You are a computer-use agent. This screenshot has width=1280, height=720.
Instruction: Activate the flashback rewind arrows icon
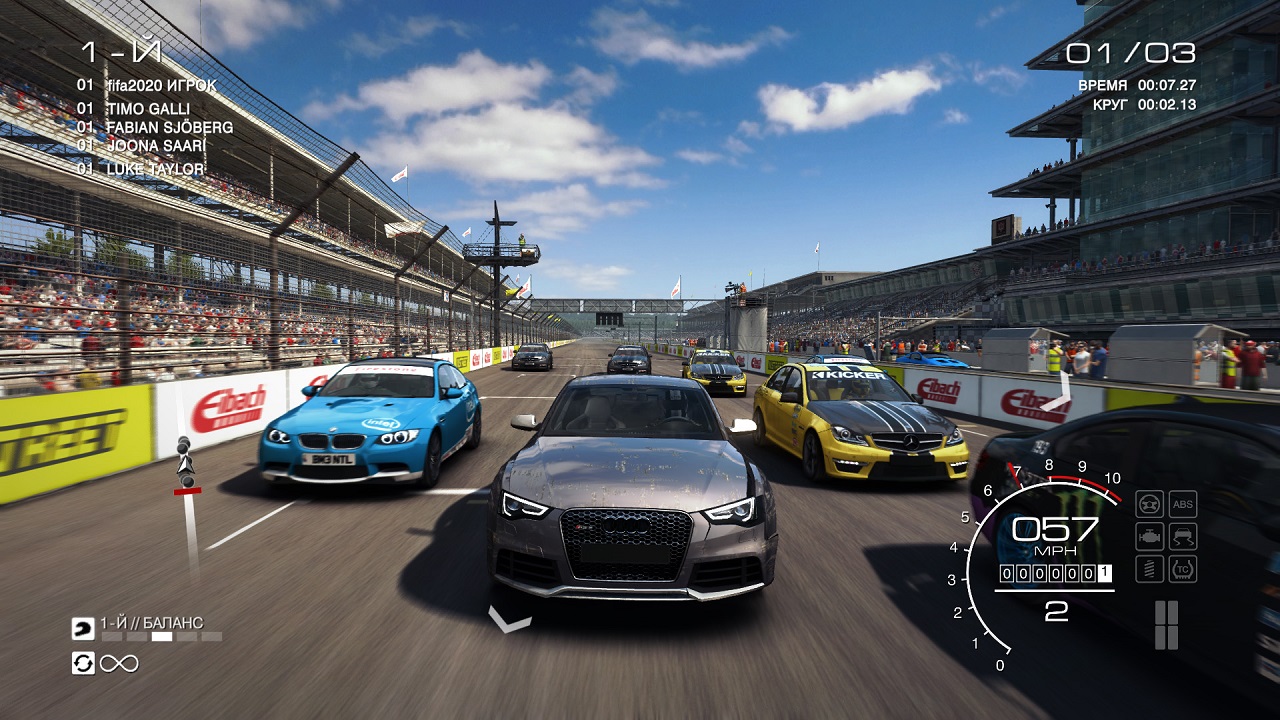pyautogui.click(x=82, y=662)
